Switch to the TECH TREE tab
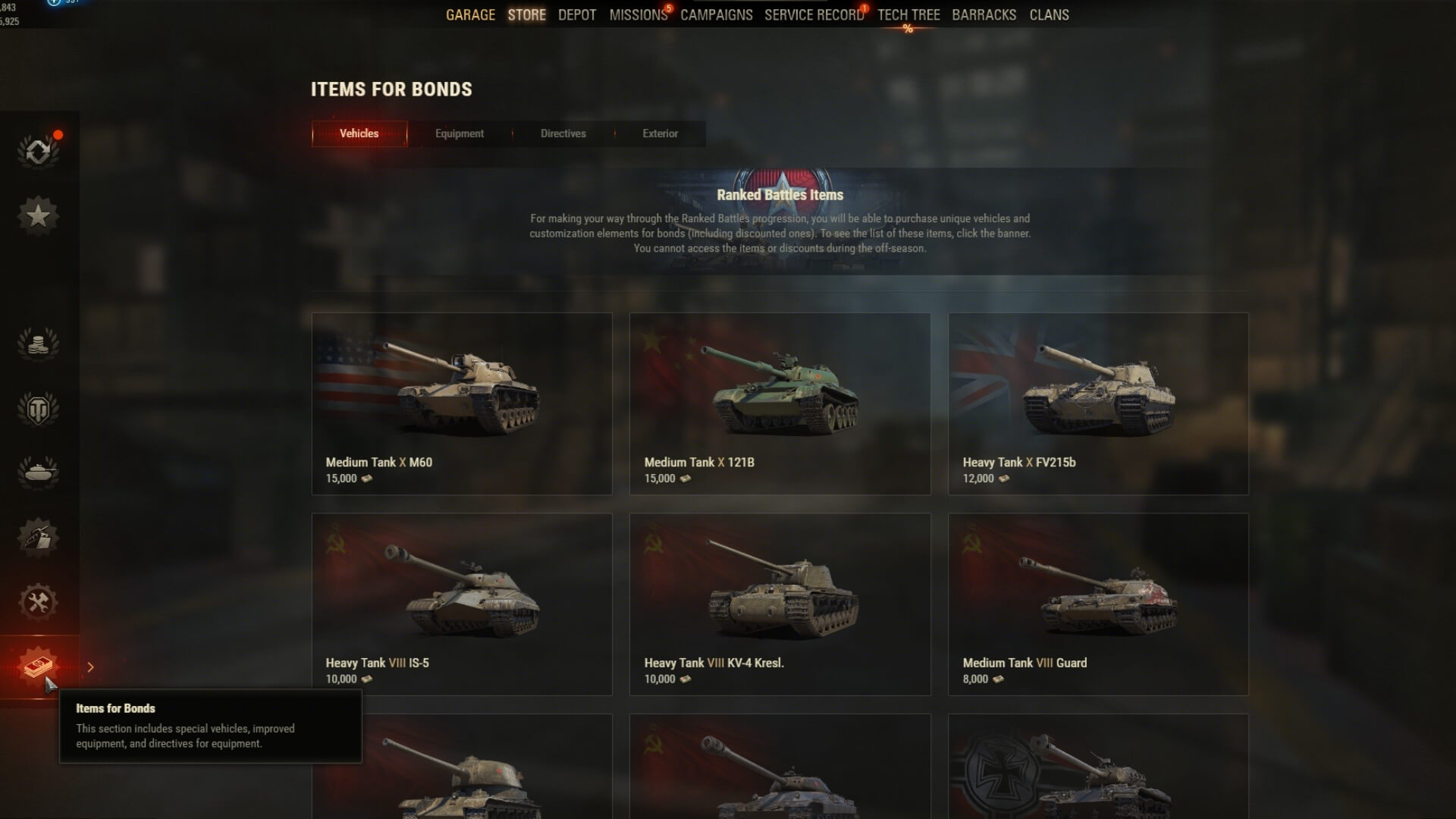Image resolution: width=1456 pixels, height=819 pixels. tap(908, 14)
